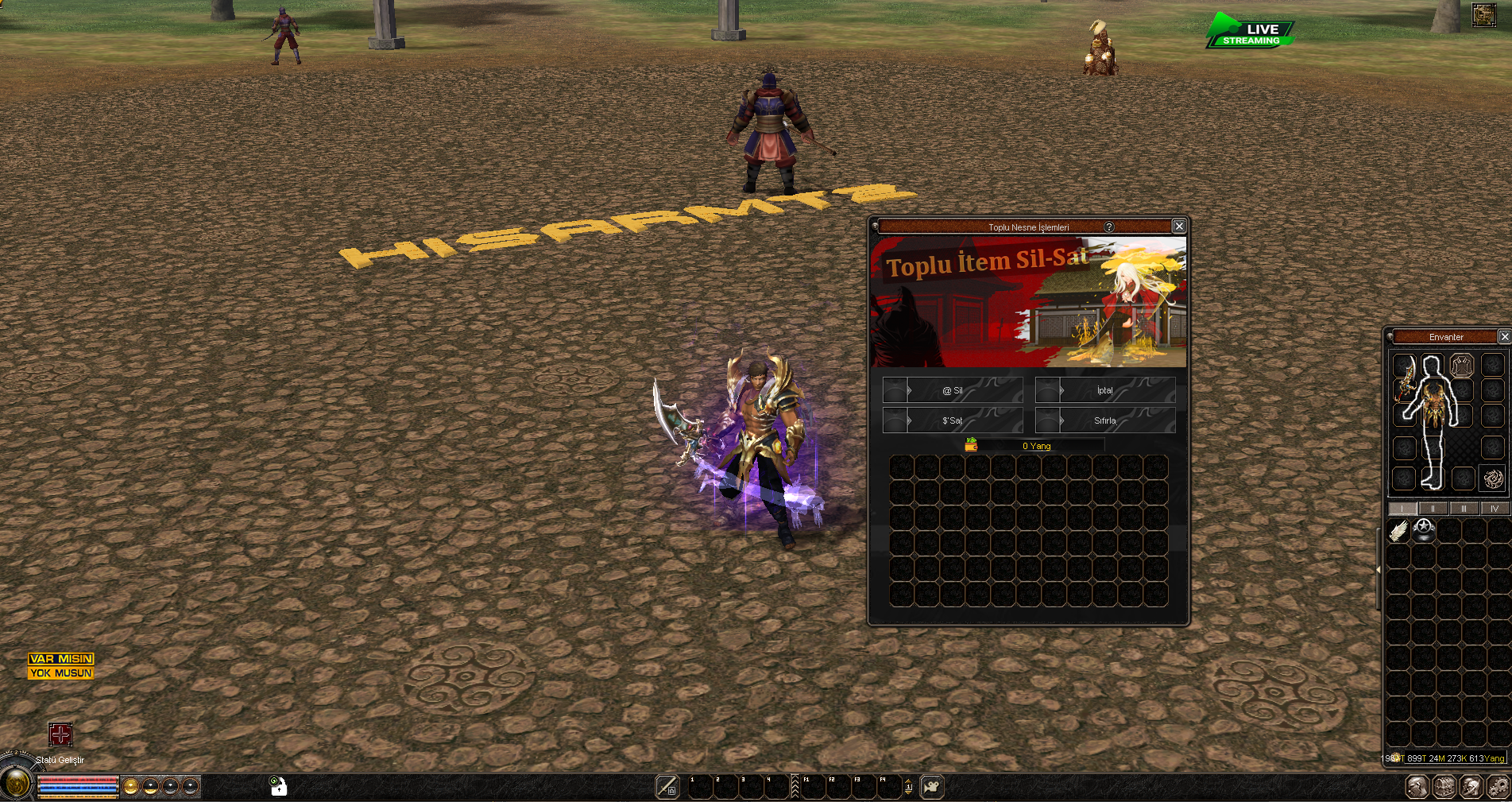
Task: Toggle the camera mode icon
Action: [x=931, y=787]
